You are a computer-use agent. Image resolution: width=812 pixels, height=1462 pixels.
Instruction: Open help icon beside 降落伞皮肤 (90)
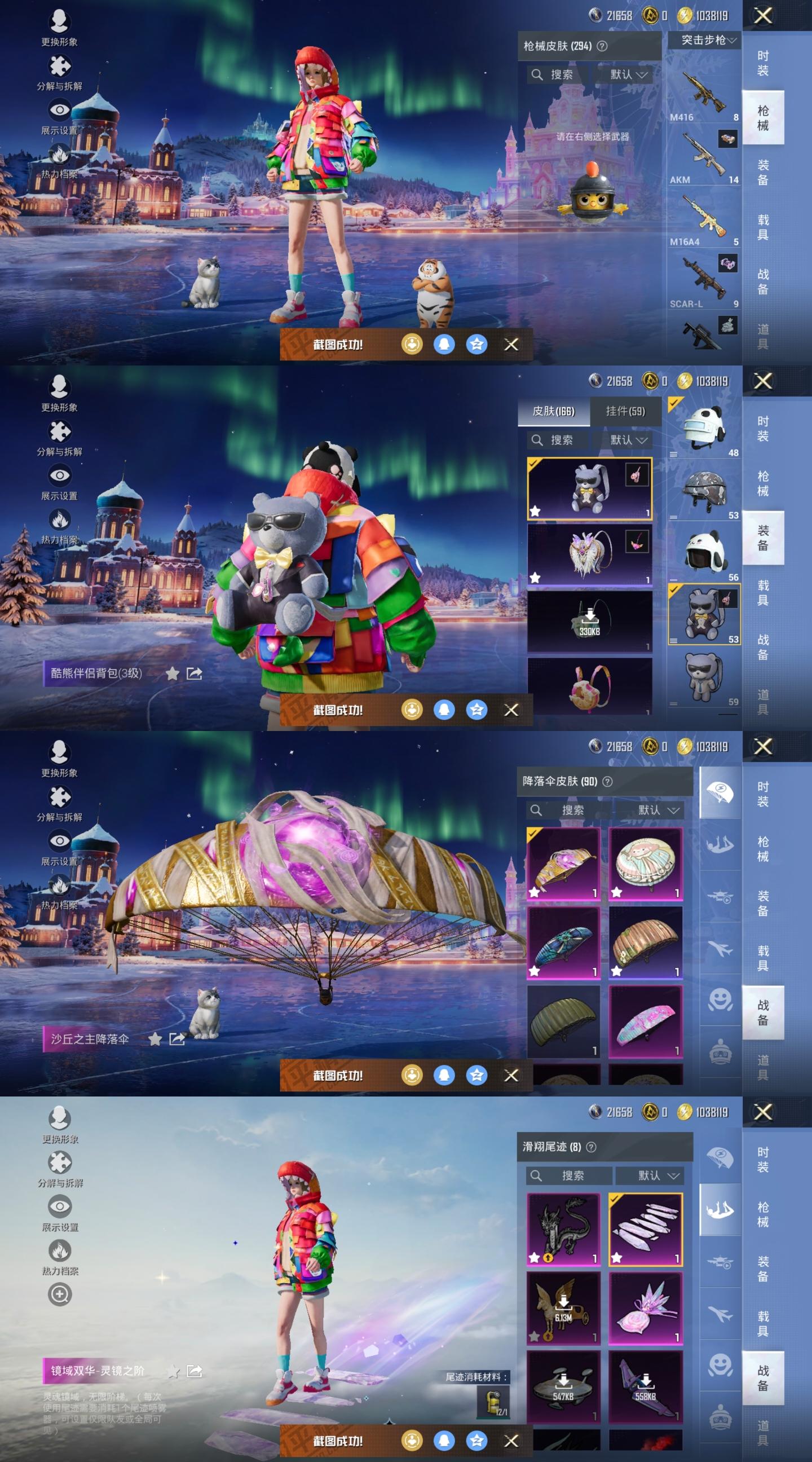point(607,782)
